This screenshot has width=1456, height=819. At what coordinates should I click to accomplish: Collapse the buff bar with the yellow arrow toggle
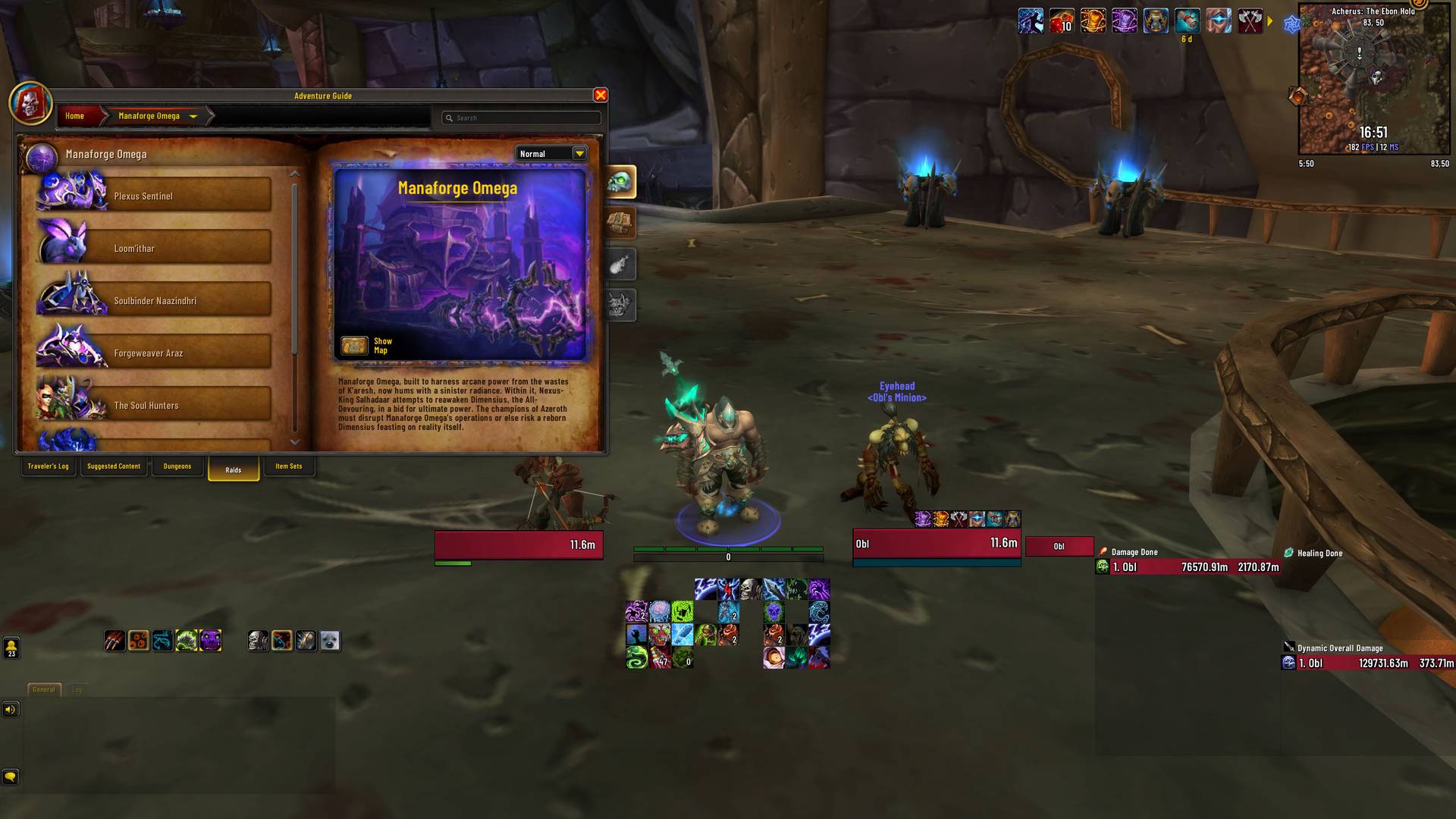(x=1271, y=21)
